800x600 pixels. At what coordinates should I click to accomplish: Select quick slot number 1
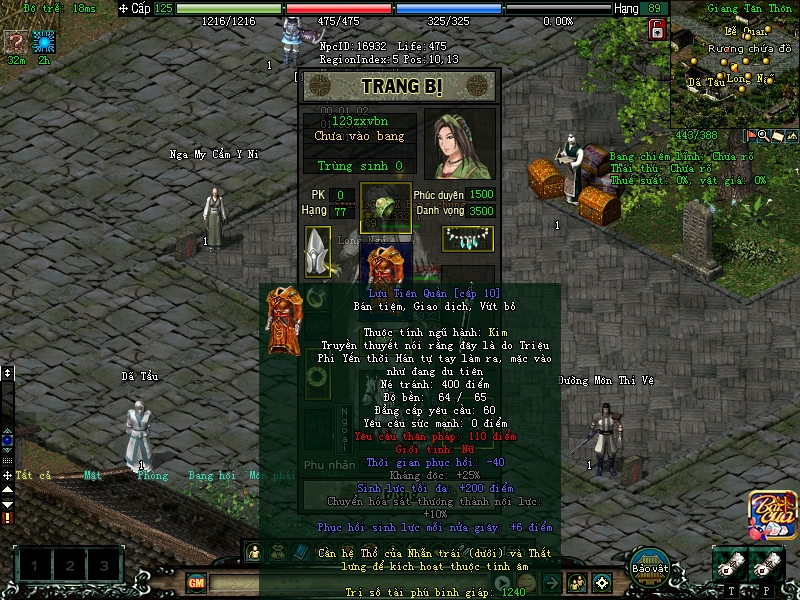point(35,567)
